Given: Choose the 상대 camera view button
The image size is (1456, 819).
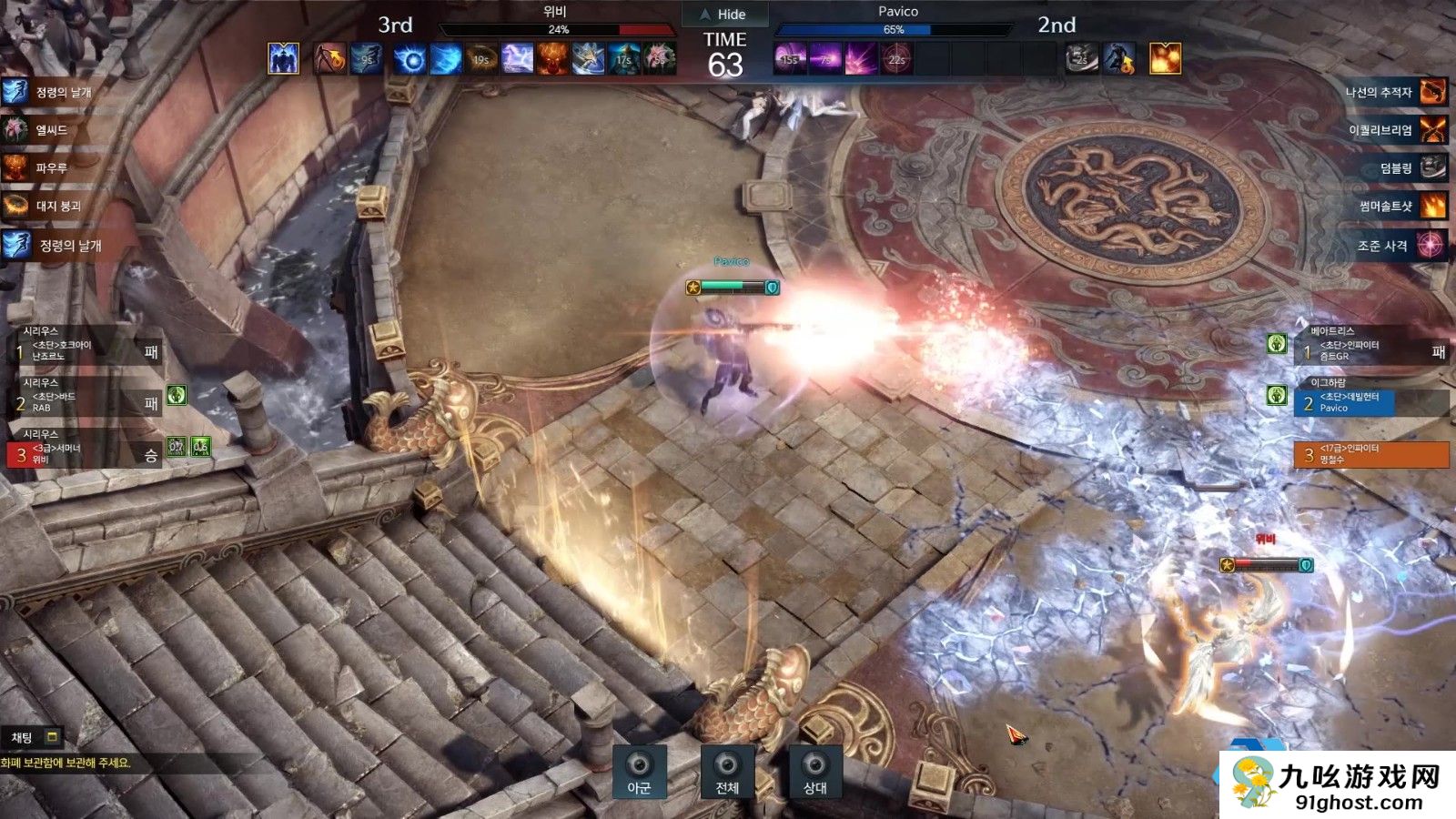Looking at the screenshot, I should tap(814, 772).
